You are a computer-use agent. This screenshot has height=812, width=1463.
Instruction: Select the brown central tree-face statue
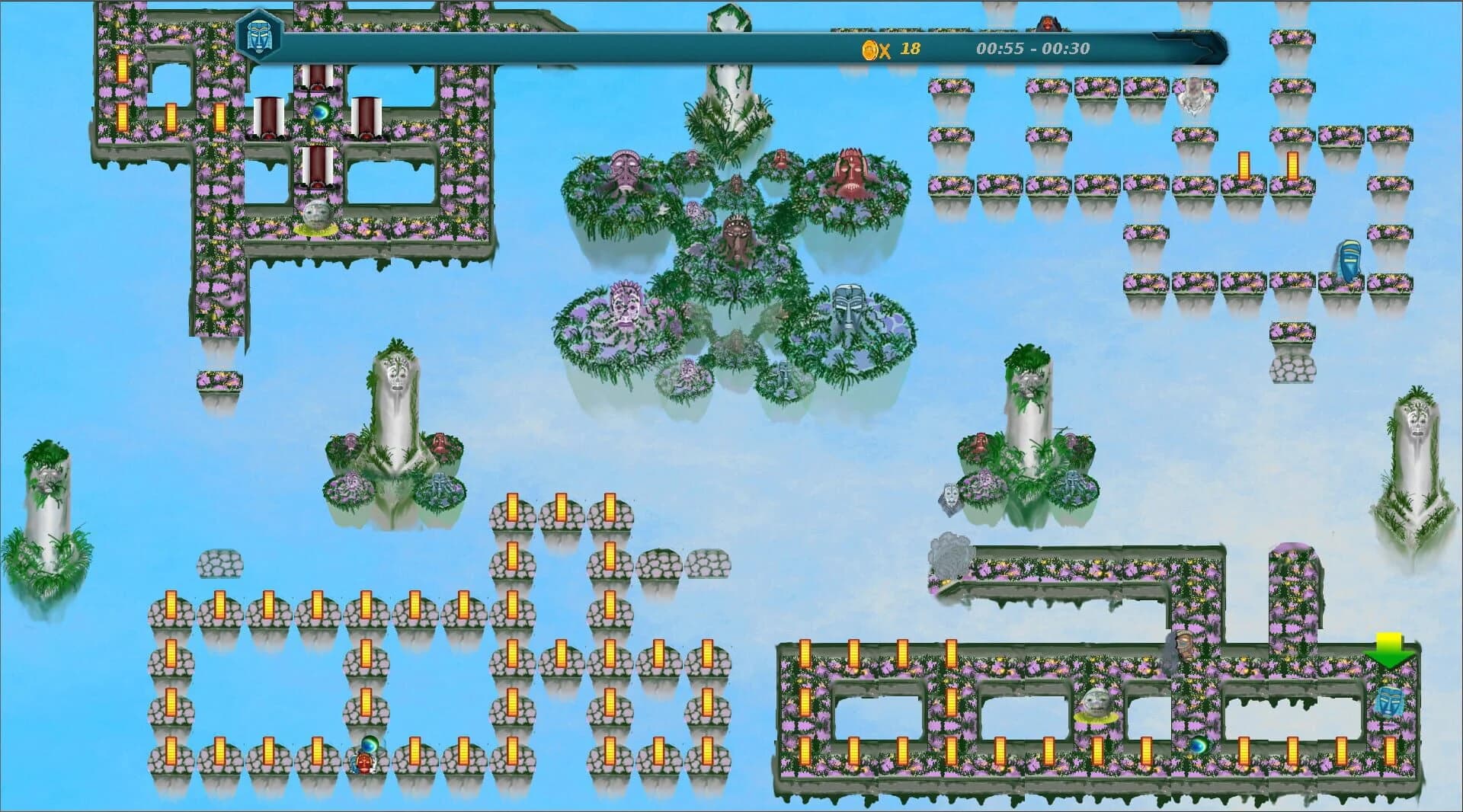coord(736,235)
